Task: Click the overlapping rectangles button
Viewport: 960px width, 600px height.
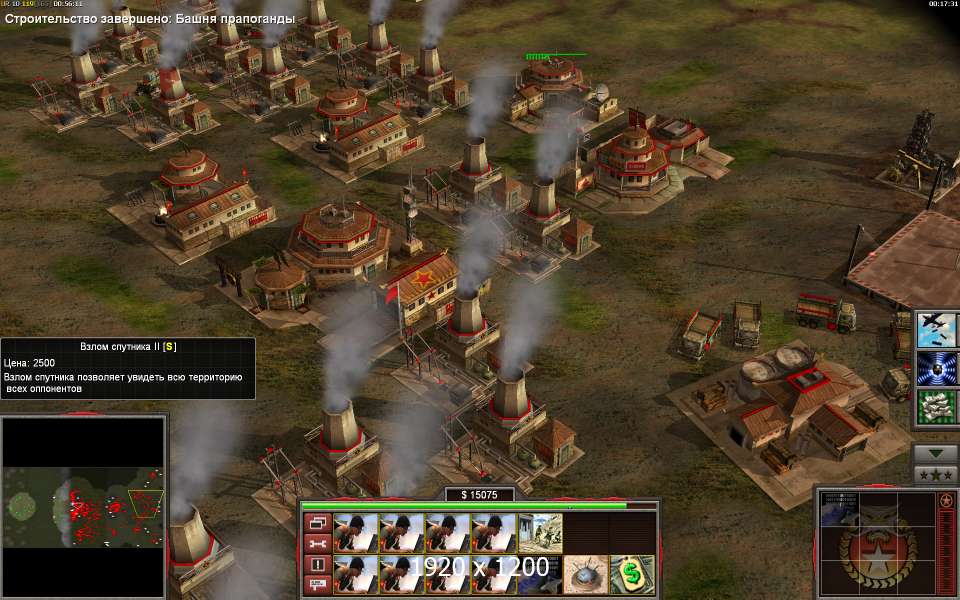Action: pyautogui.click(x=318, y=522)
